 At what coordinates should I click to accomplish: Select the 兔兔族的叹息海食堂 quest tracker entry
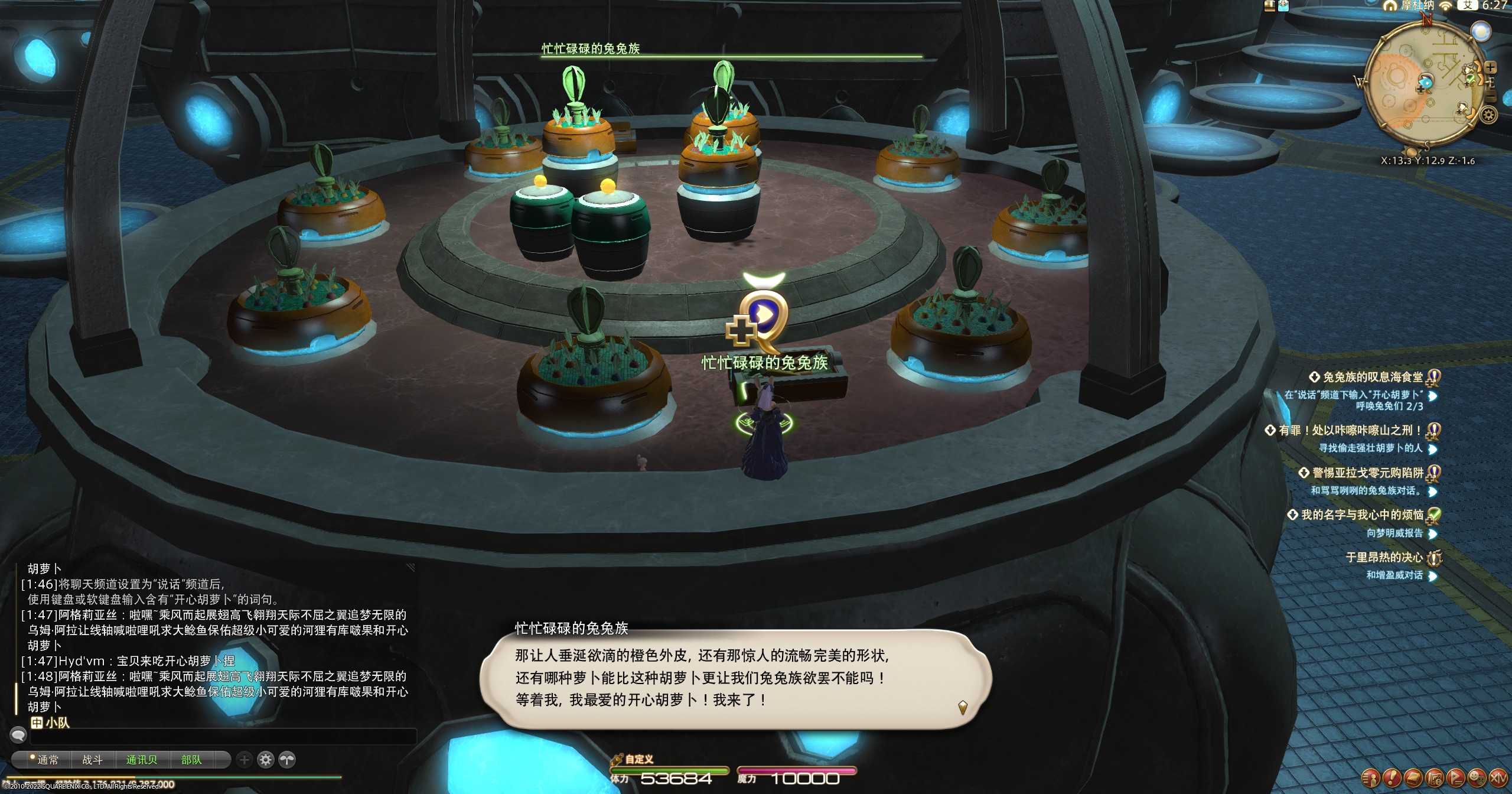point(1372,377)
